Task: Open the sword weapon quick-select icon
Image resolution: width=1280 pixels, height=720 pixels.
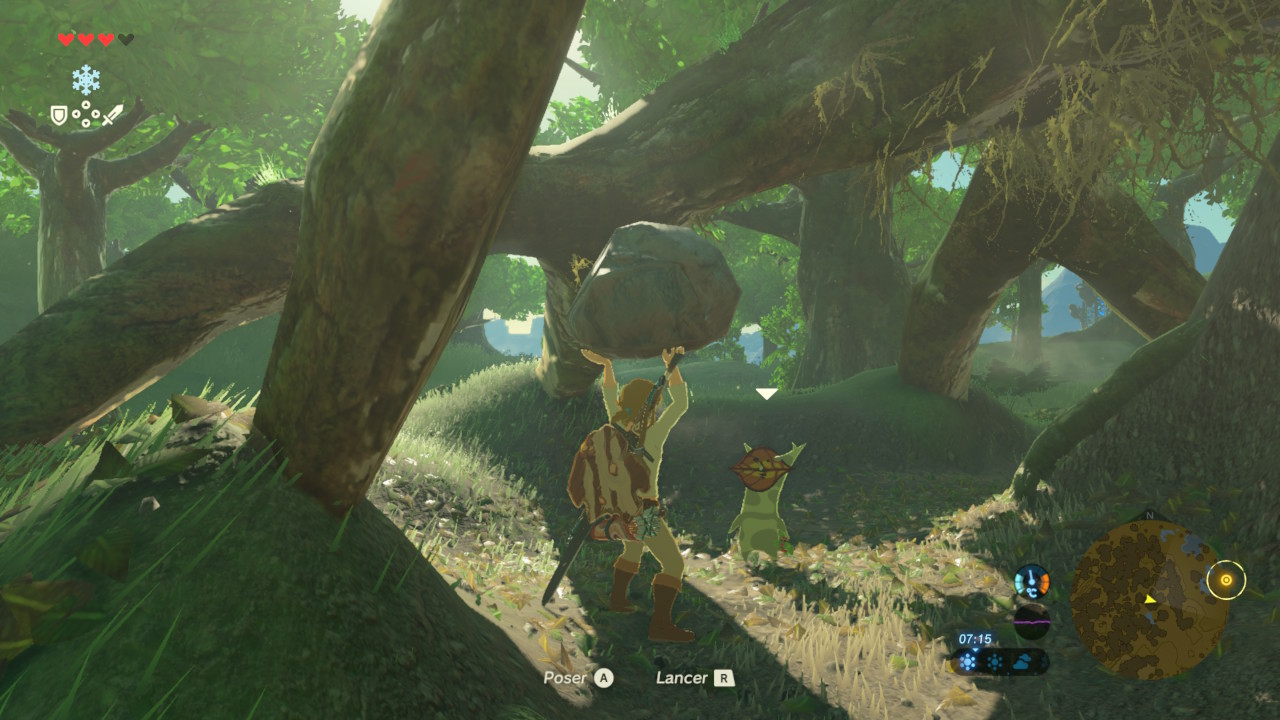Action: (x=112, y=115)
